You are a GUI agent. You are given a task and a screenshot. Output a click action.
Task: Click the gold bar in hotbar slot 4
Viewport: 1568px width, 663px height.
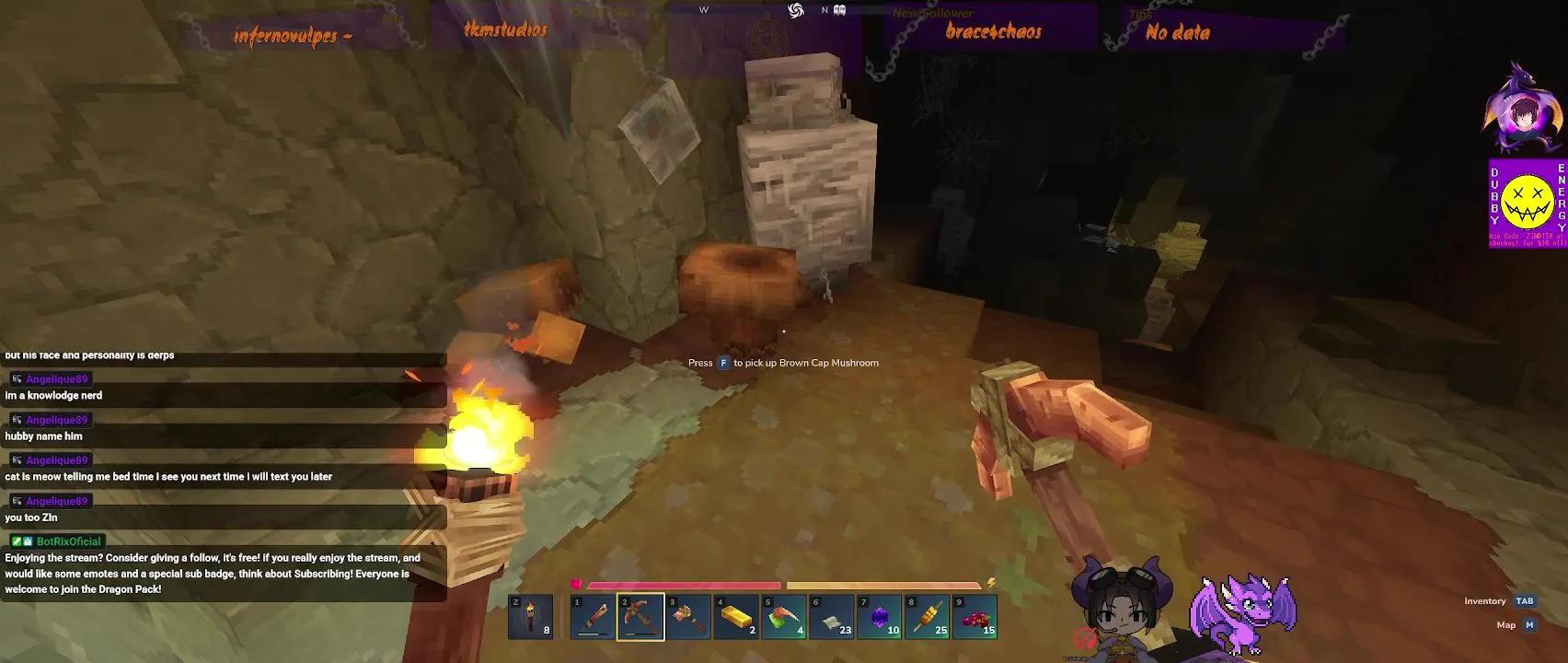click(x=737, y=615)
